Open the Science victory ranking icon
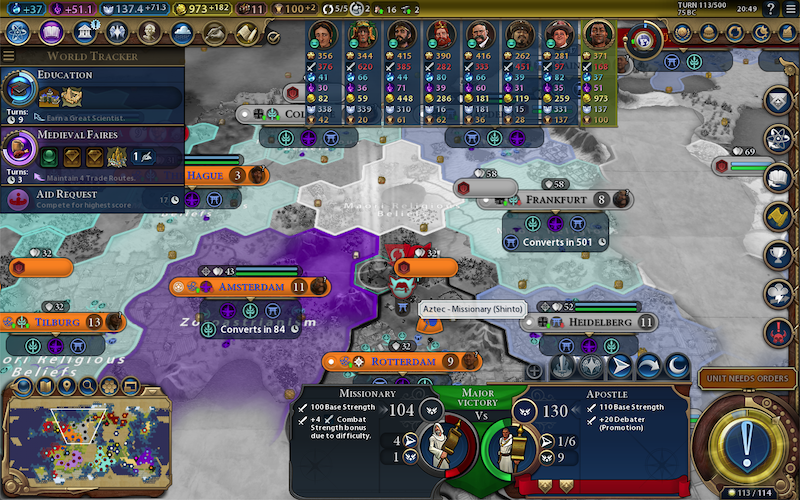This screenshot has width=800, height=500. point(779,139)
